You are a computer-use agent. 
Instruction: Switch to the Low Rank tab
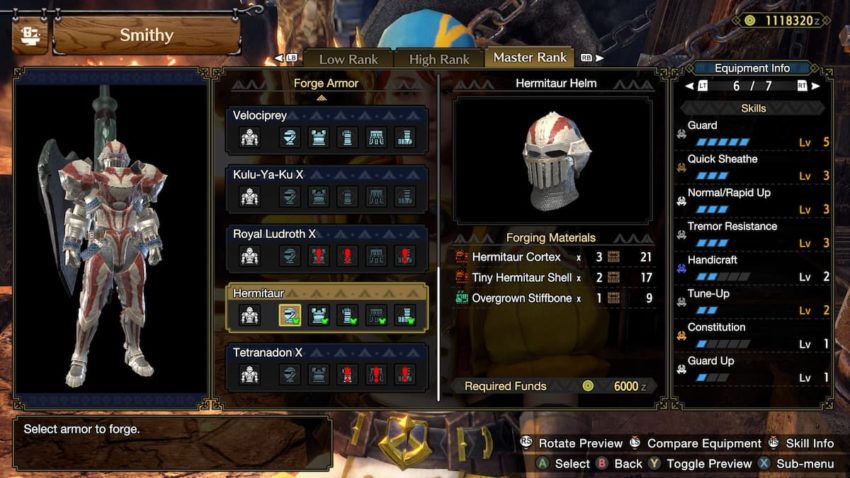[x=347, y=59]
